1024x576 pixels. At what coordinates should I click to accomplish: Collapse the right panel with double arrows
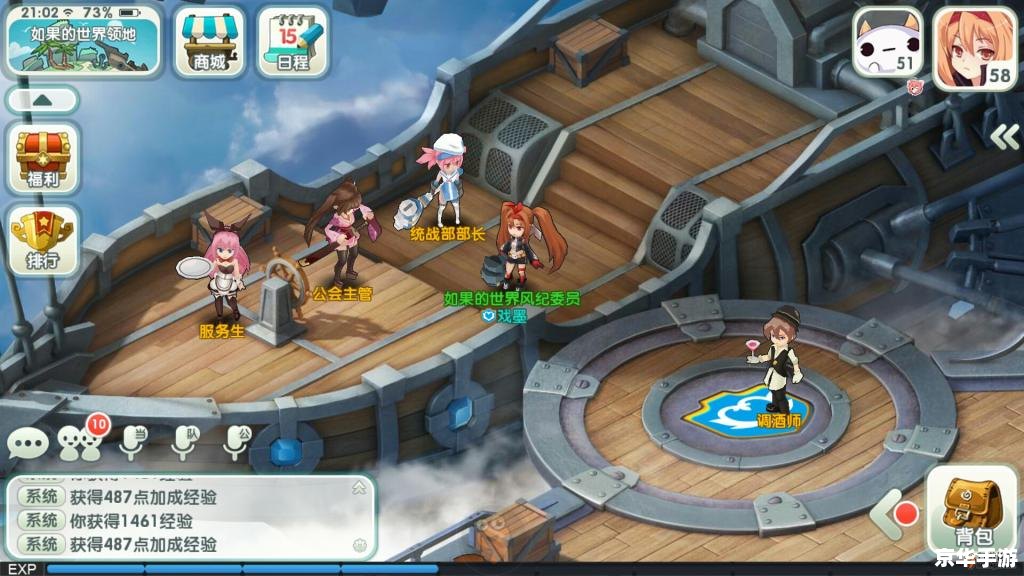(1003, 136)
